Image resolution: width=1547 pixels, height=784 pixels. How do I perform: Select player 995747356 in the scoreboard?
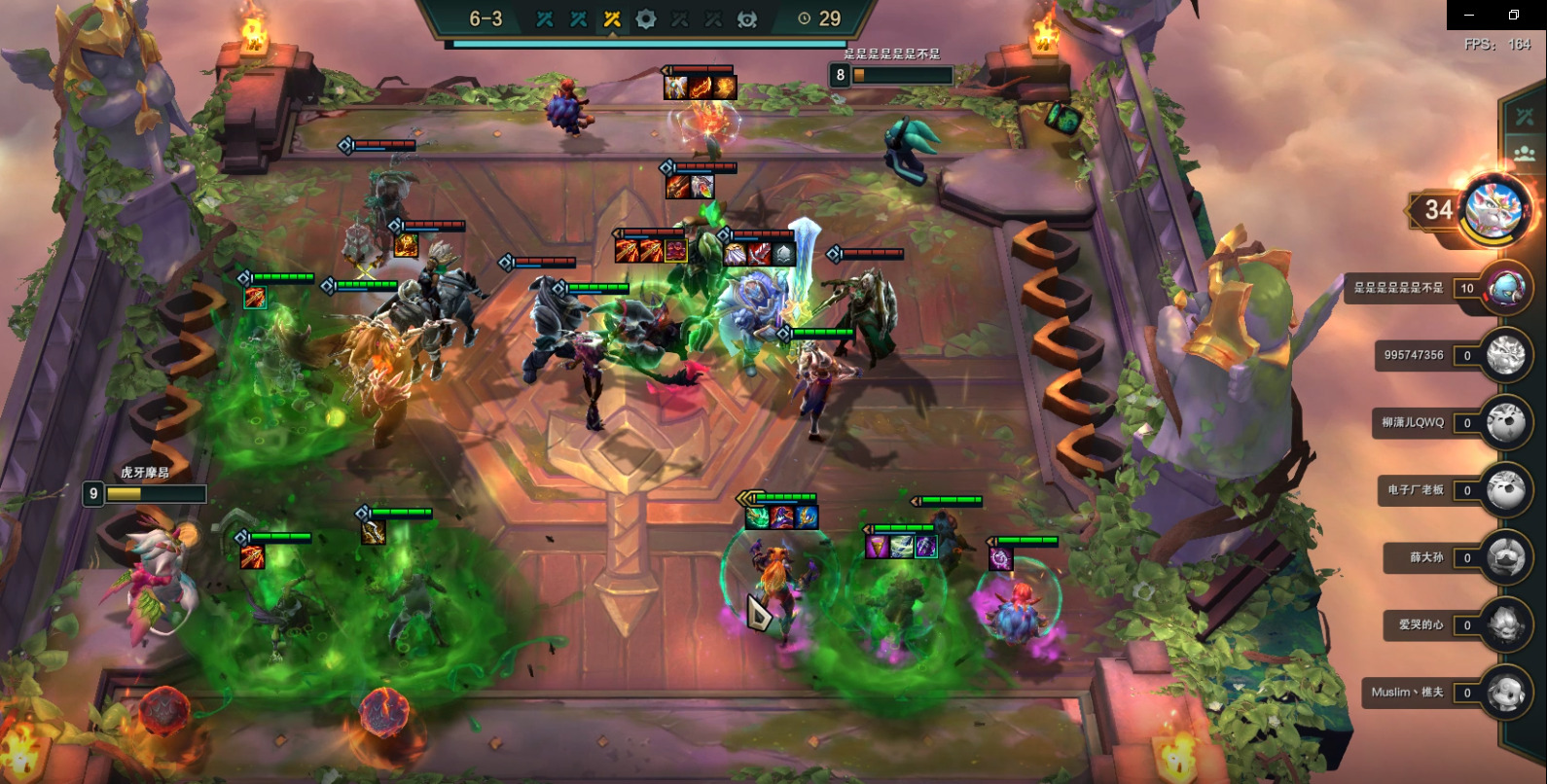coord(1505,356)
